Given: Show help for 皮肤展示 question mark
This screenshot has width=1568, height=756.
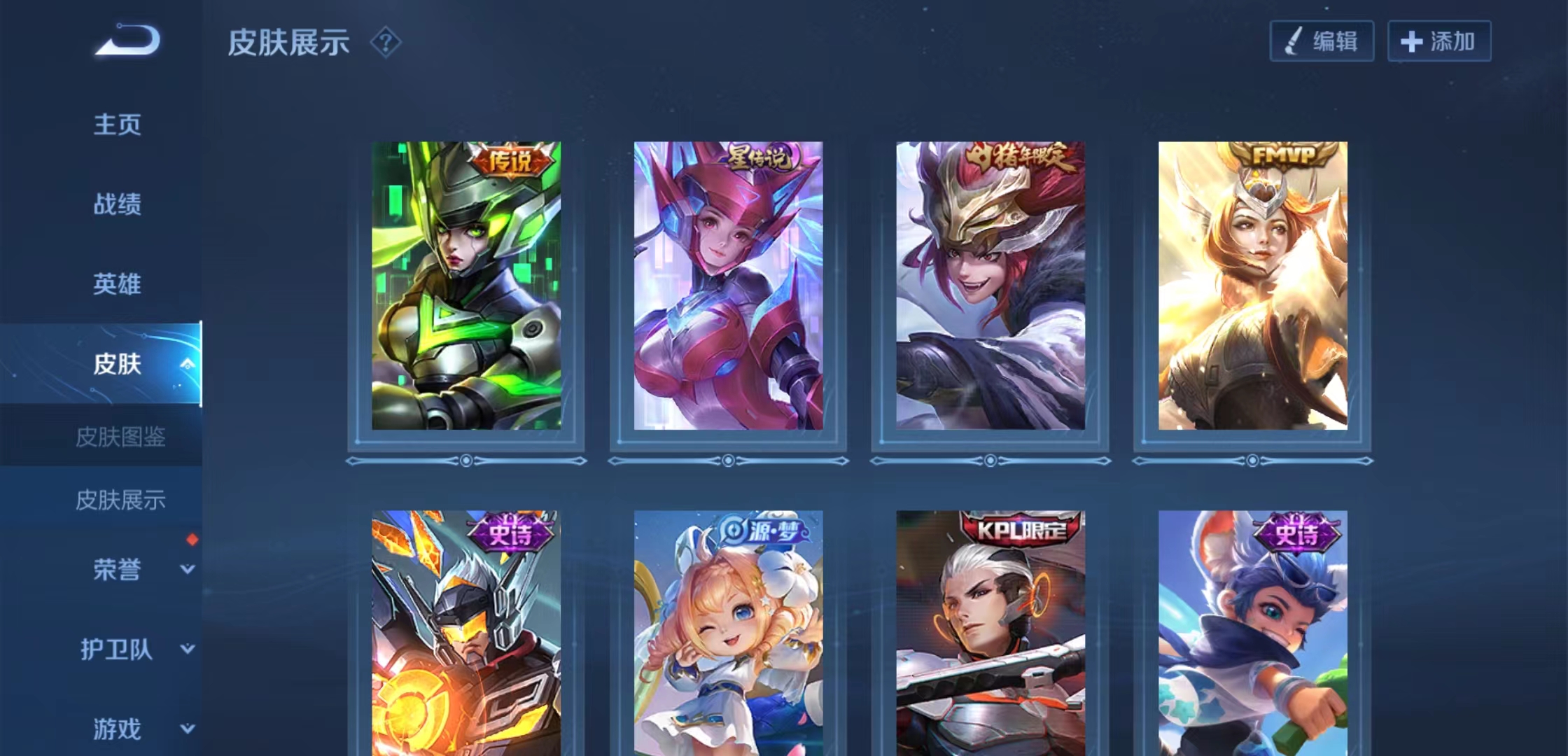Looking at the screenshot, I should point(385,43).
